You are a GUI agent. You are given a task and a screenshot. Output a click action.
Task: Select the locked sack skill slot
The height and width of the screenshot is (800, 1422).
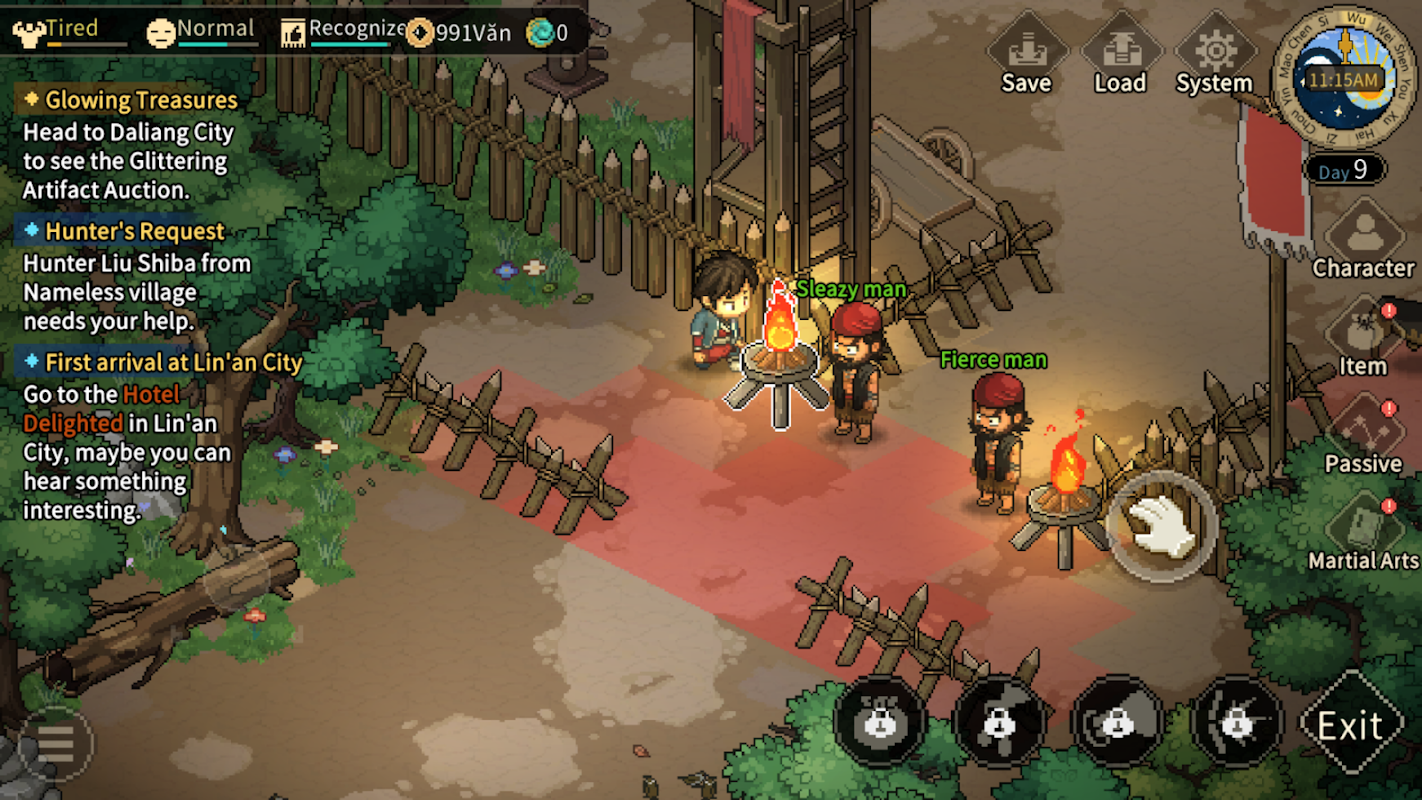point(880,722)
